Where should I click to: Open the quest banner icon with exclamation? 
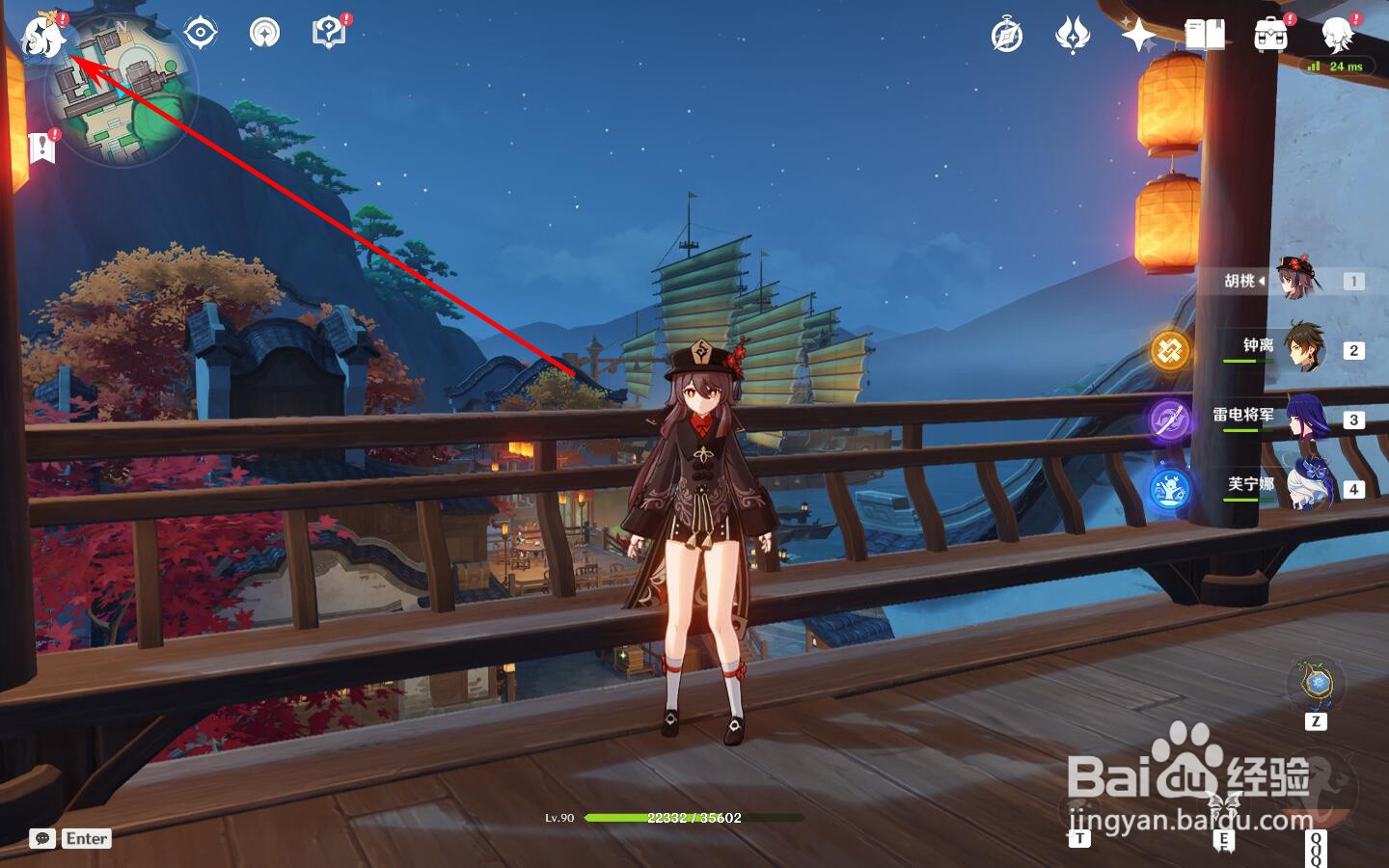click(x=41, y=148)
